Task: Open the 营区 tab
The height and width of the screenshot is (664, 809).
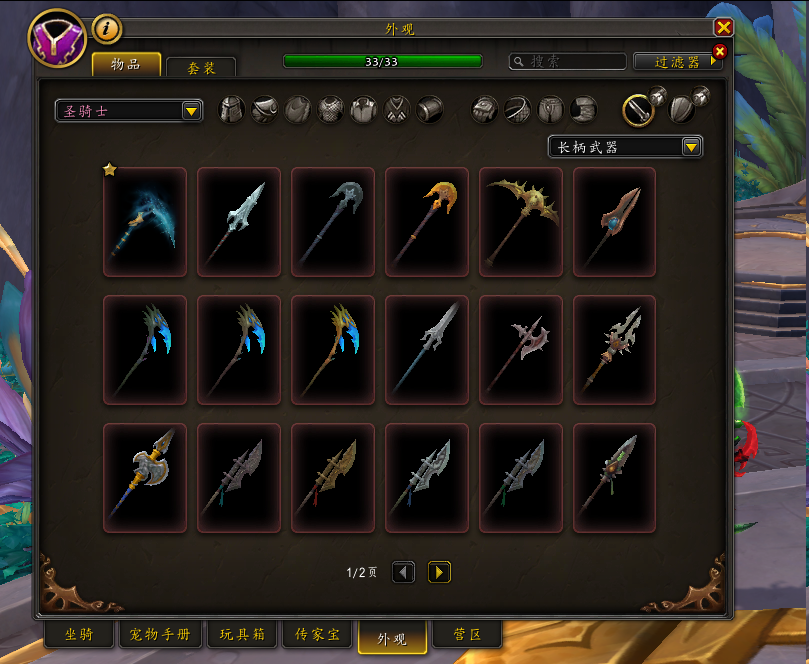Action: coord(467,635)
